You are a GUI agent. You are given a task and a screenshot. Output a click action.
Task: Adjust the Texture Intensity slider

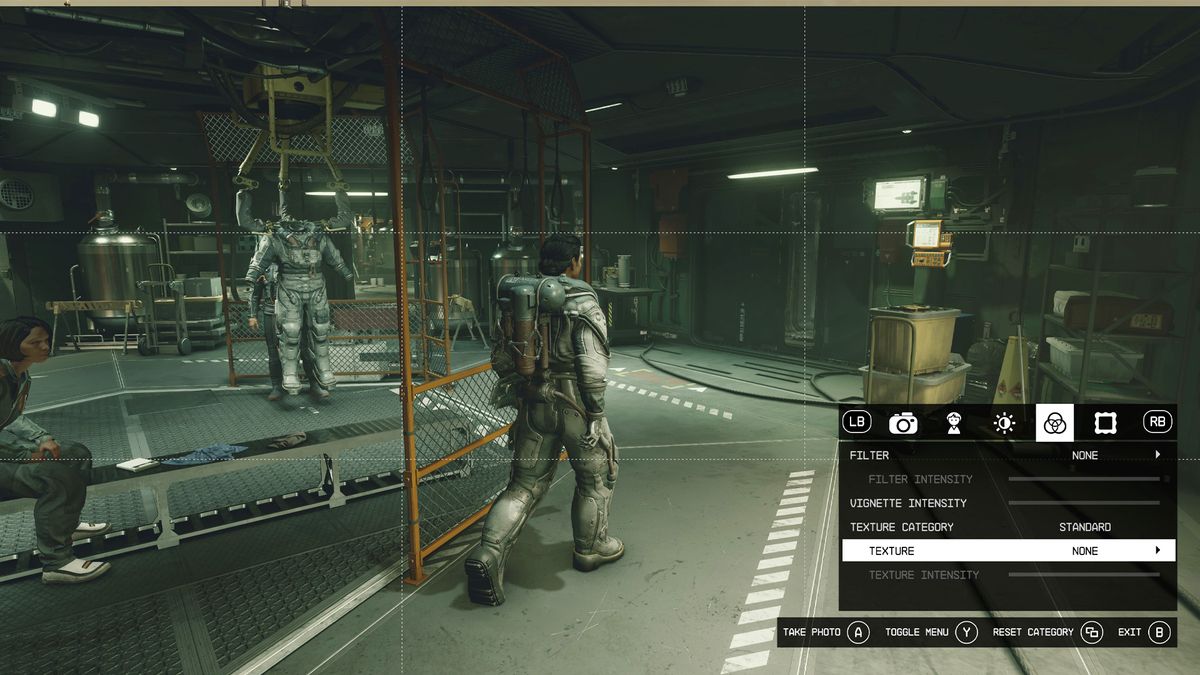[1084, 575]
